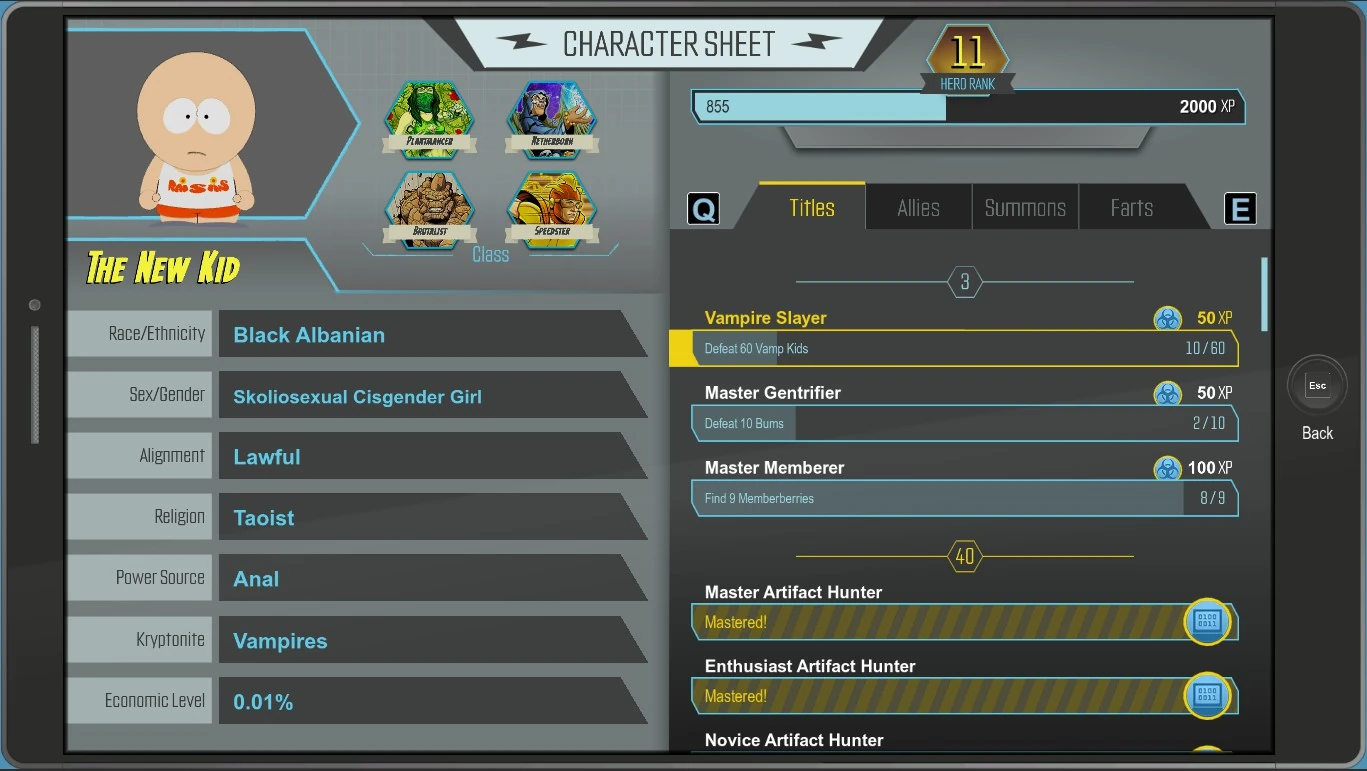
Task: Select the Plantmancer class badge
Action: [429, 118]
